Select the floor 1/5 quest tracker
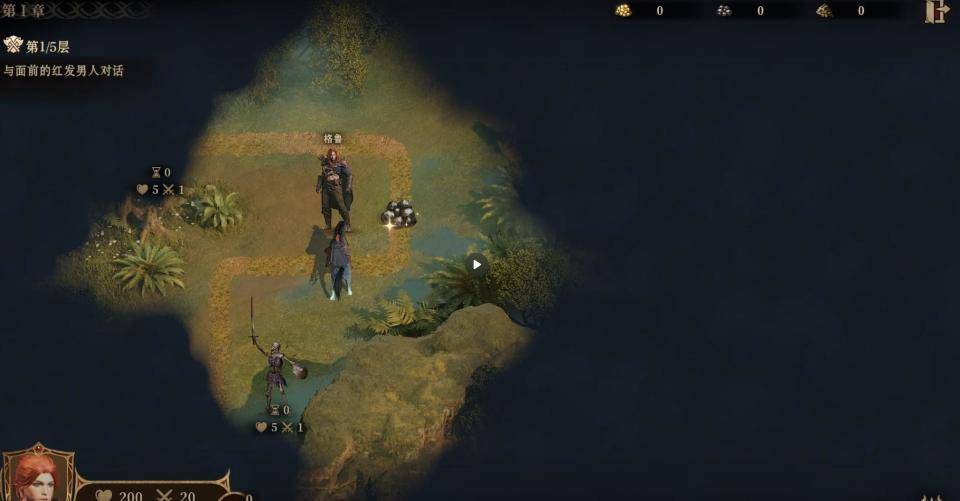The height and width of the screenshot is (501, 960). [x=47, y=47]
